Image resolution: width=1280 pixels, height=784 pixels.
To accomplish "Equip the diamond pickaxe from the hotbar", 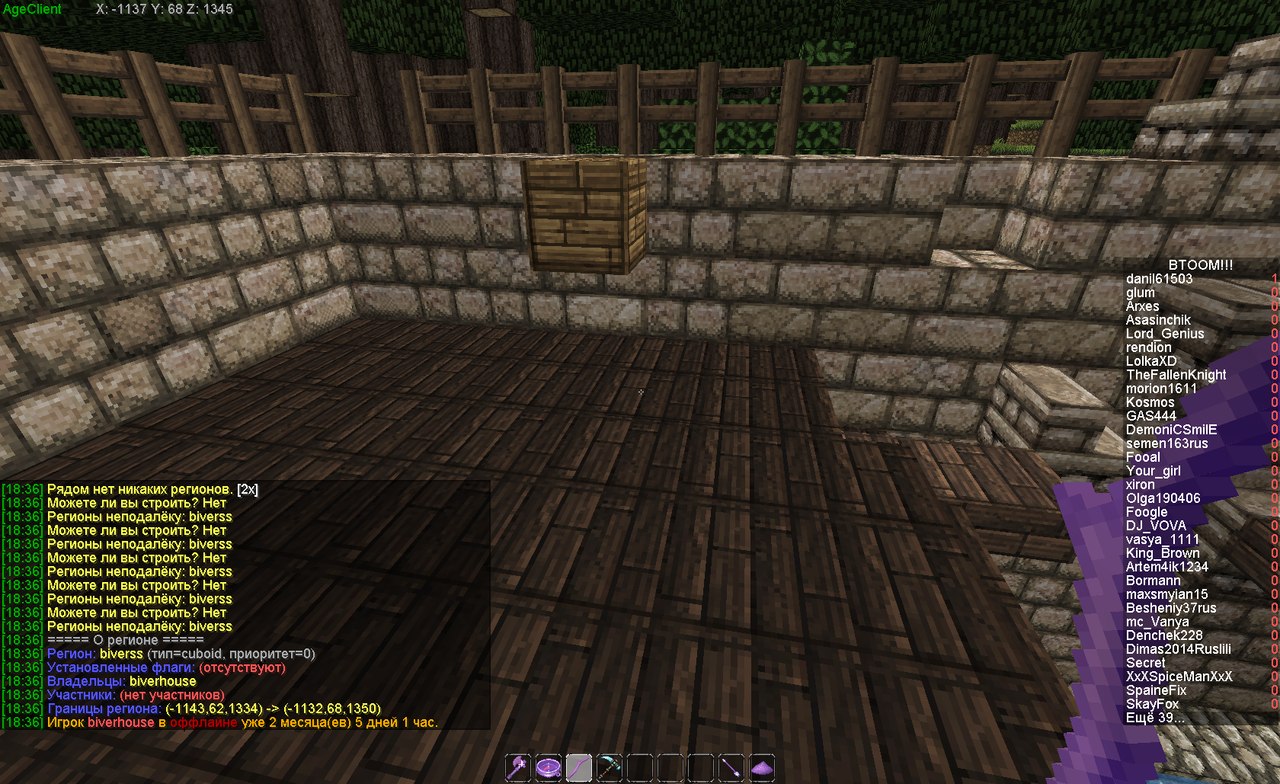I will coord(609,767).
